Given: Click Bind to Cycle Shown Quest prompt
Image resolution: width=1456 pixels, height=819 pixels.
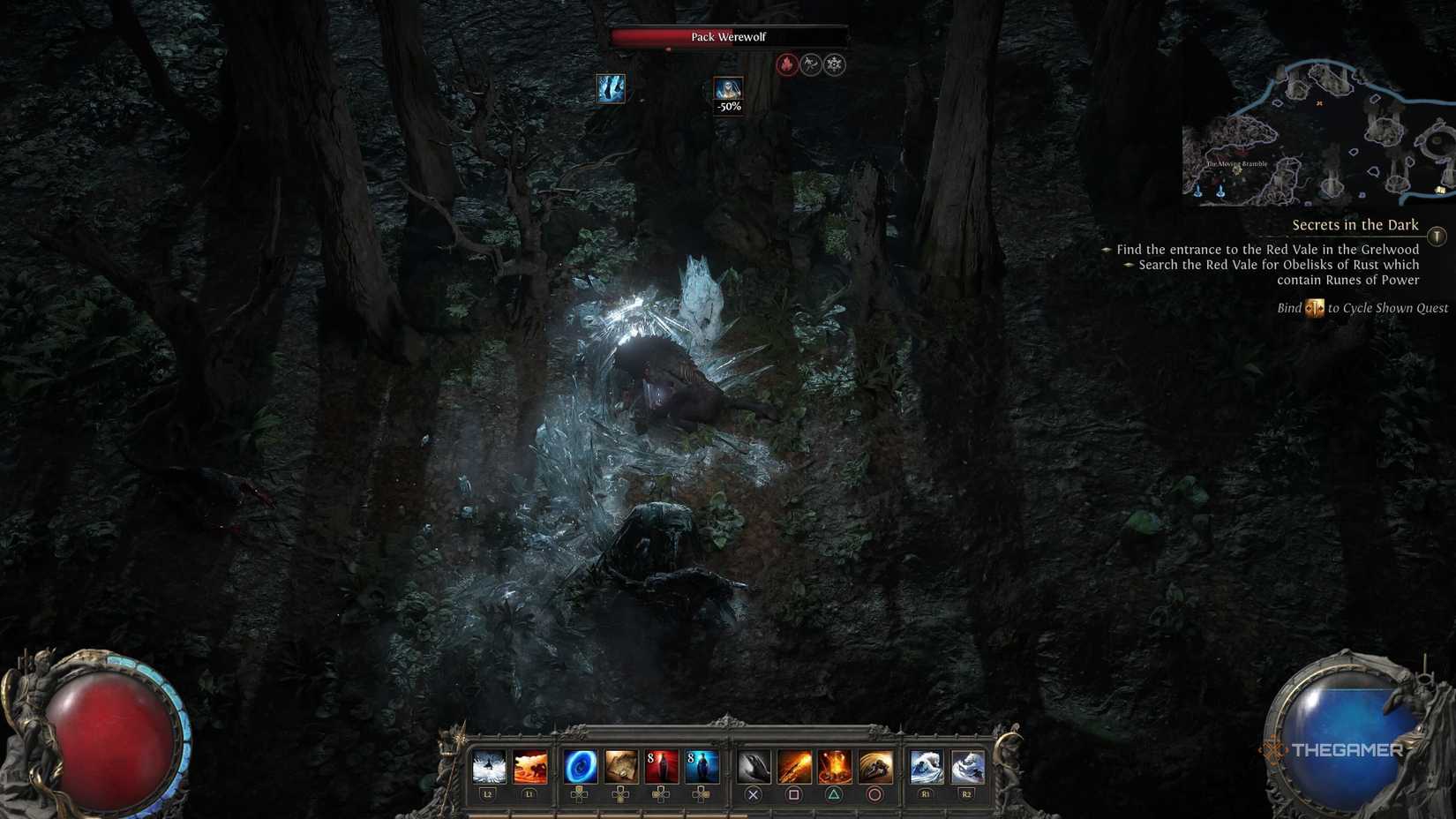Looking at the screenshot, I should [1363, 308].
